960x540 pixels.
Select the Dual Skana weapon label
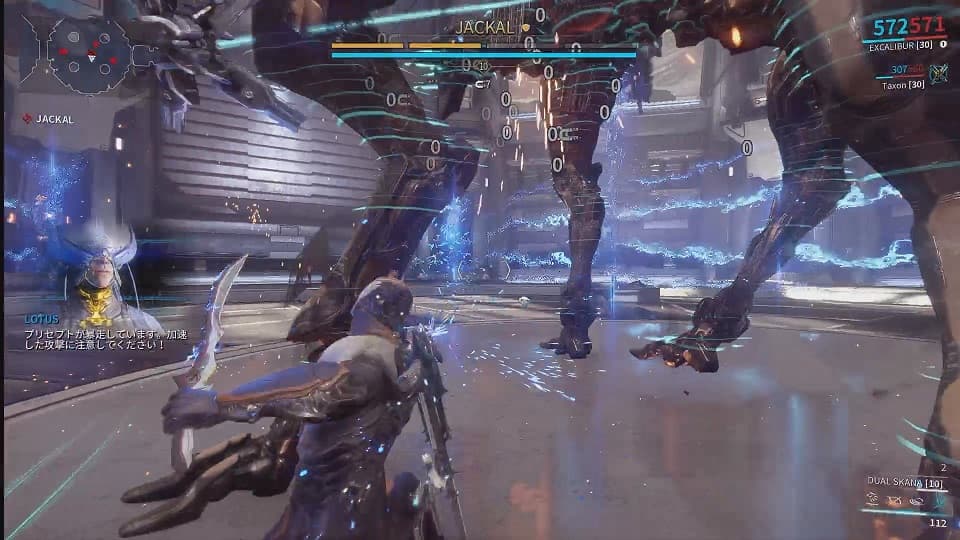pyautogui.click(x=905, y=483)
